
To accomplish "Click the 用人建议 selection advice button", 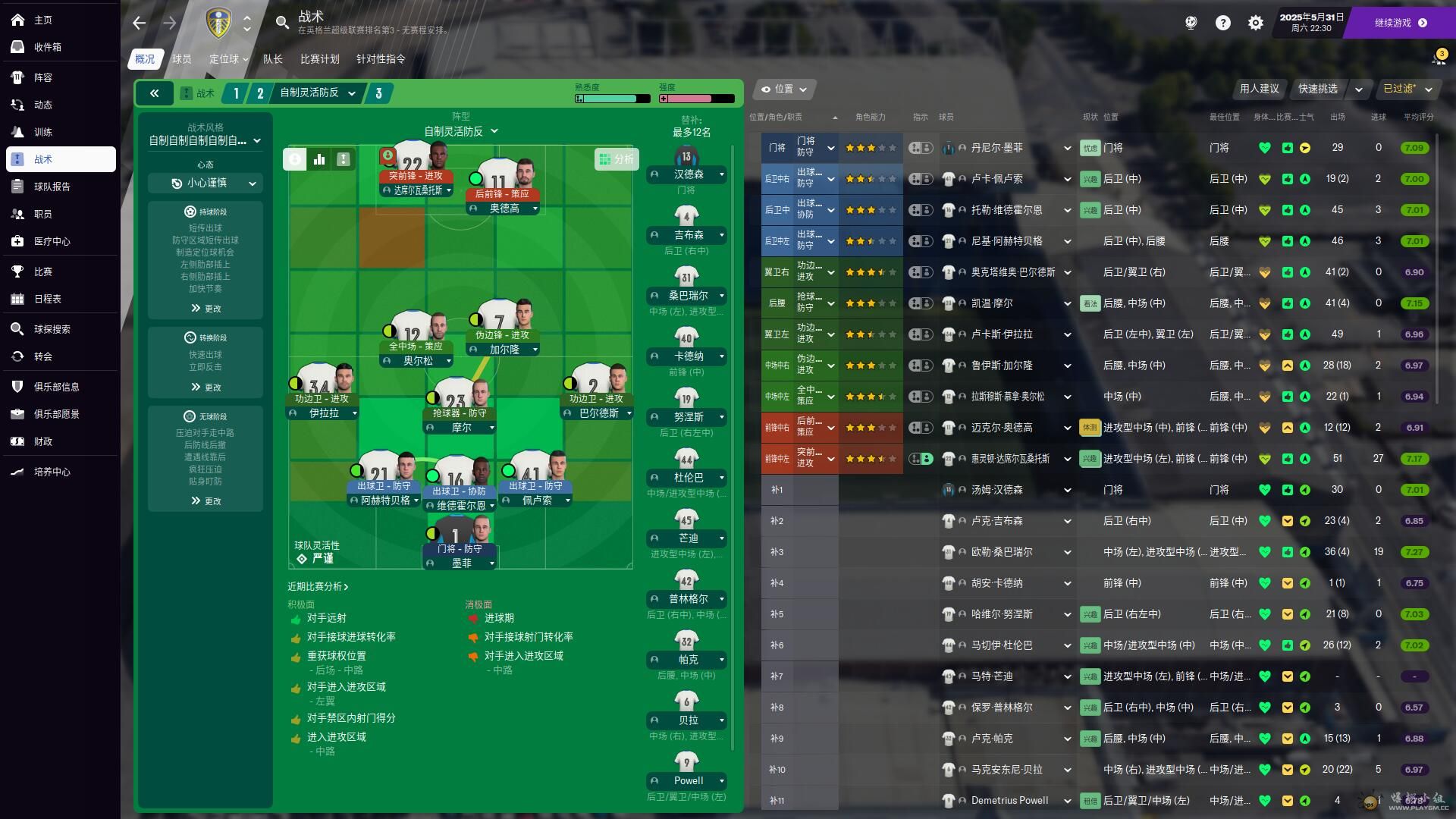I will (x=1259, y=89).
